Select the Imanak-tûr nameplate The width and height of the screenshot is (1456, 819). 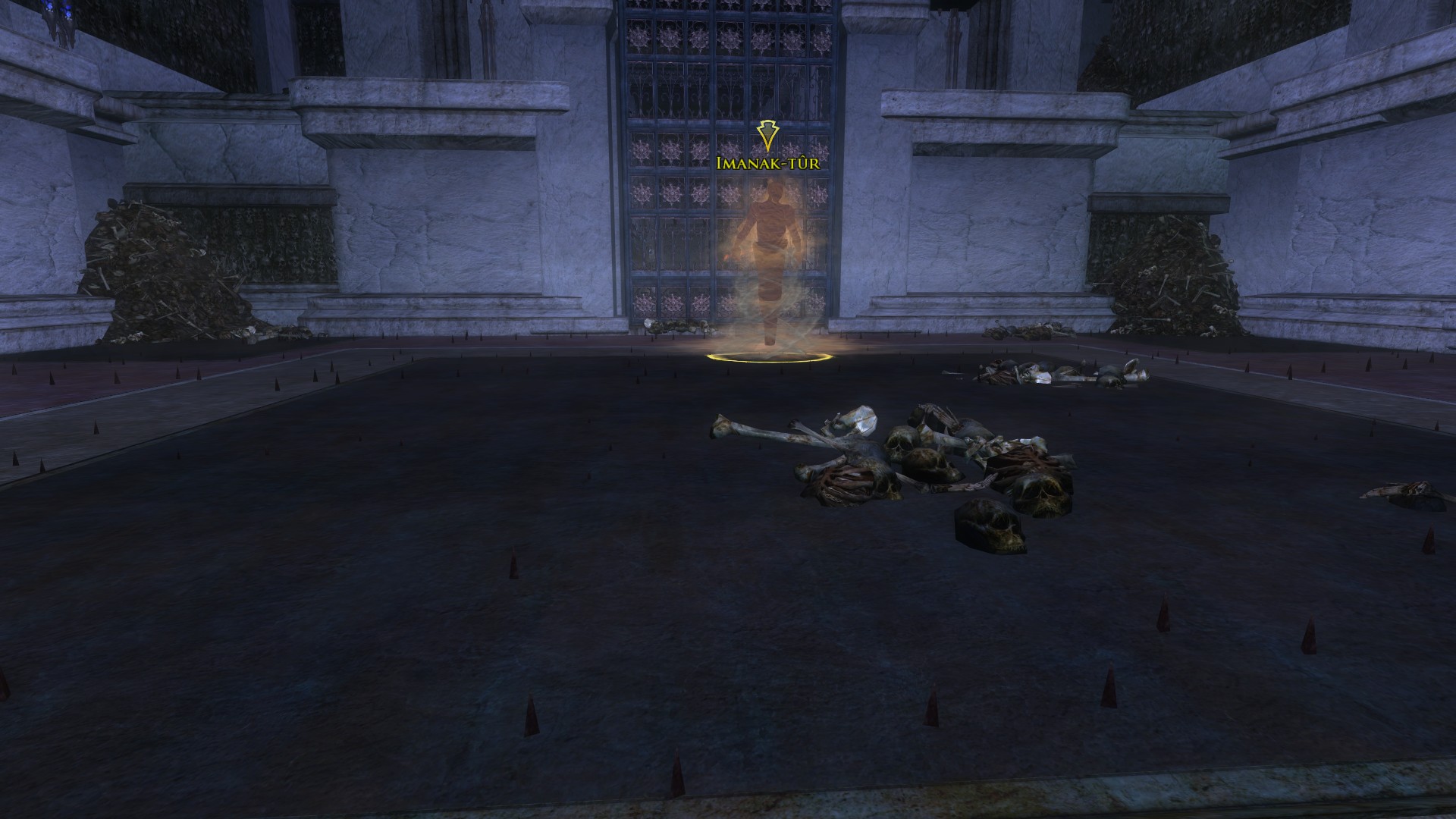(x=767, y=162)
